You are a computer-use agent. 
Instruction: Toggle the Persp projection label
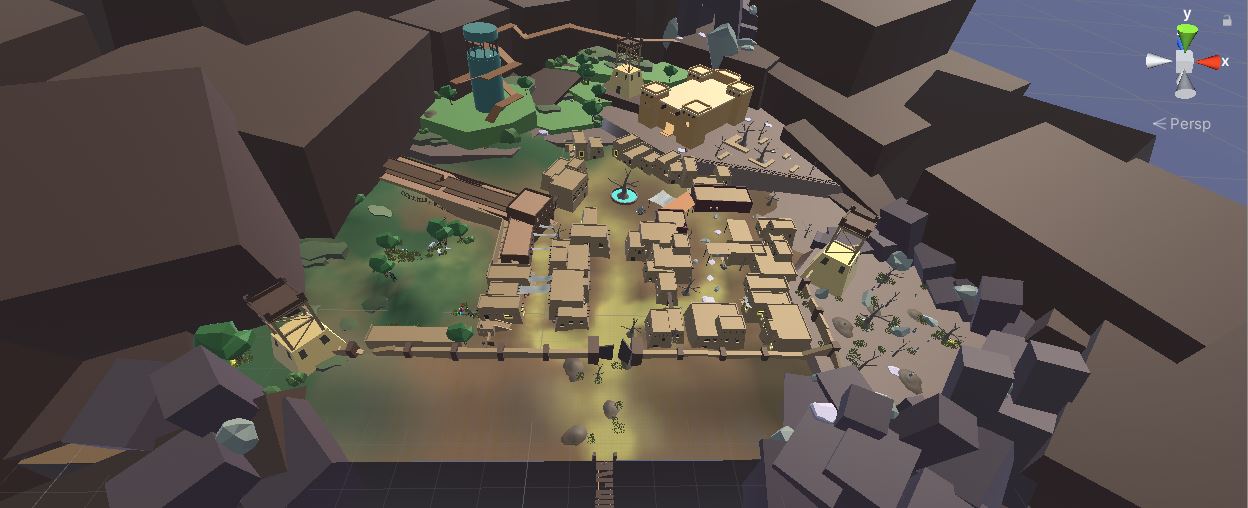click(x=1182, y=124)
